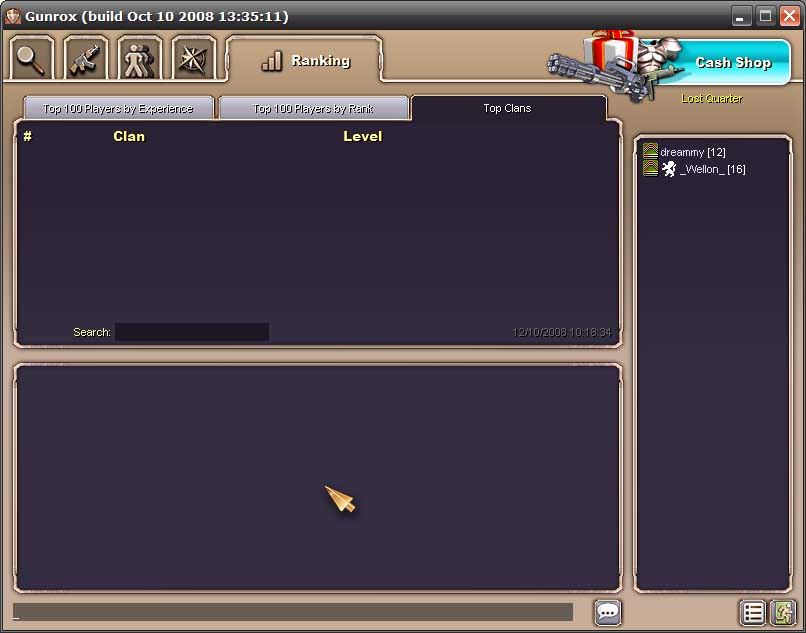Image resolution: width=806 pixels, height=633 pixels.
Task: Minimize the Gunrox window
Action: coord(741,16)
